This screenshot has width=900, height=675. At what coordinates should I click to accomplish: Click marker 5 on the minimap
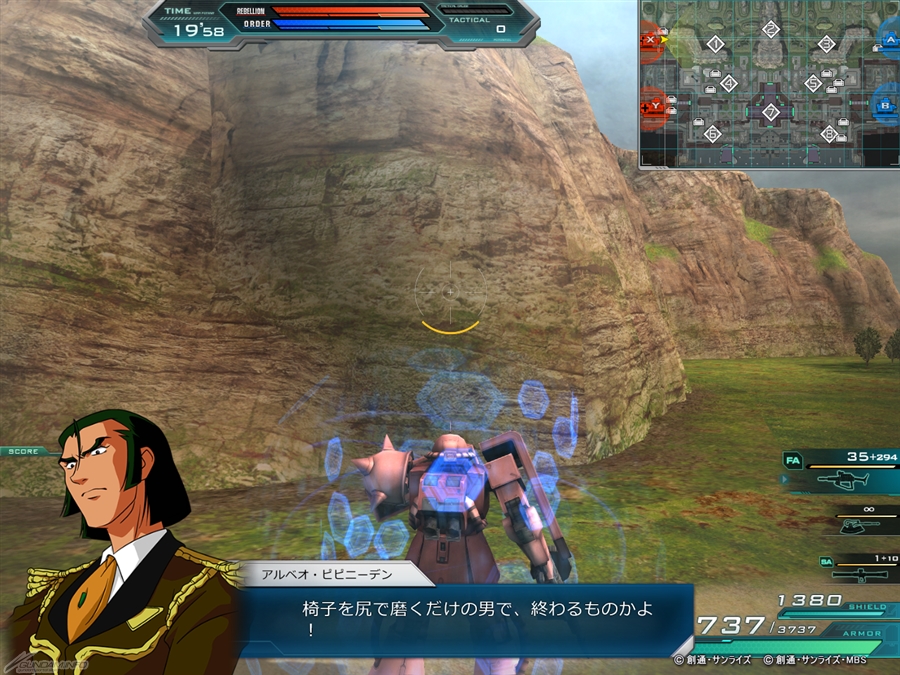click(x=812, y=83)
